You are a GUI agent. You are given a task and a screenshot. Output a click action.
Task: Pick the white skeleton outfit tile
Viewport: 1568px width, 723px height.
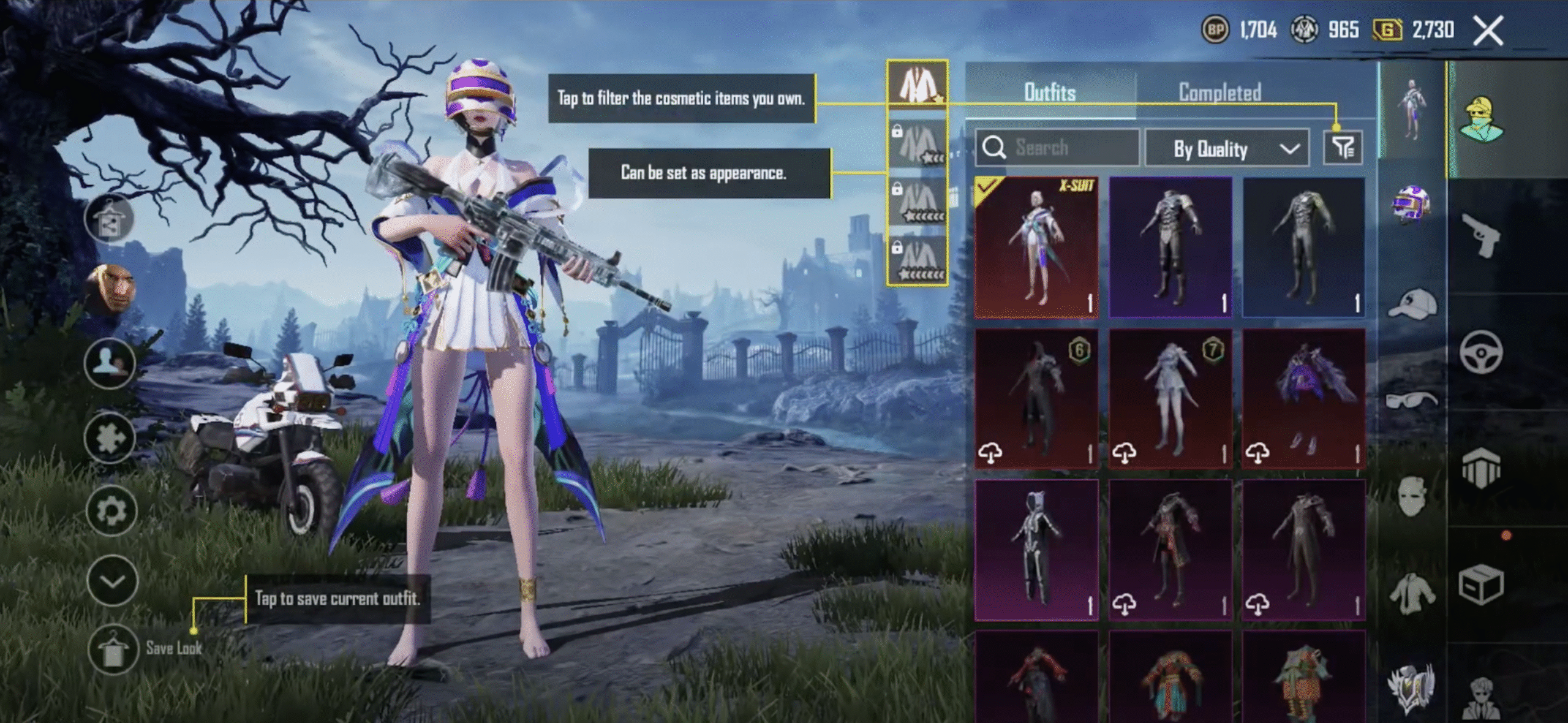click(1036, 550)
